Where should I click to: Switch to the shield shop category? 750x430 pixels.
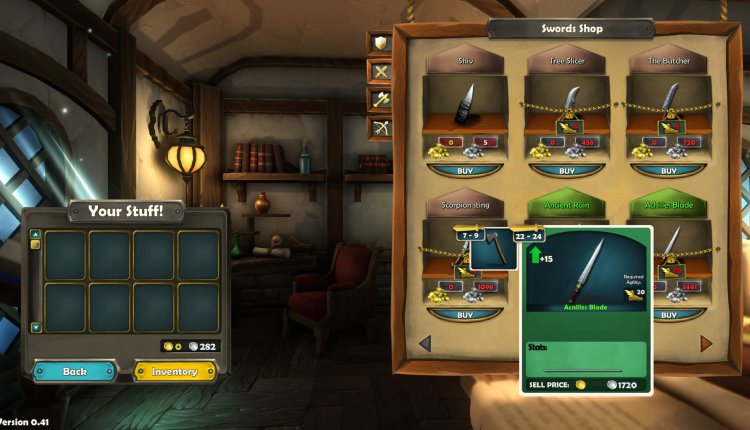coord(381,43)
